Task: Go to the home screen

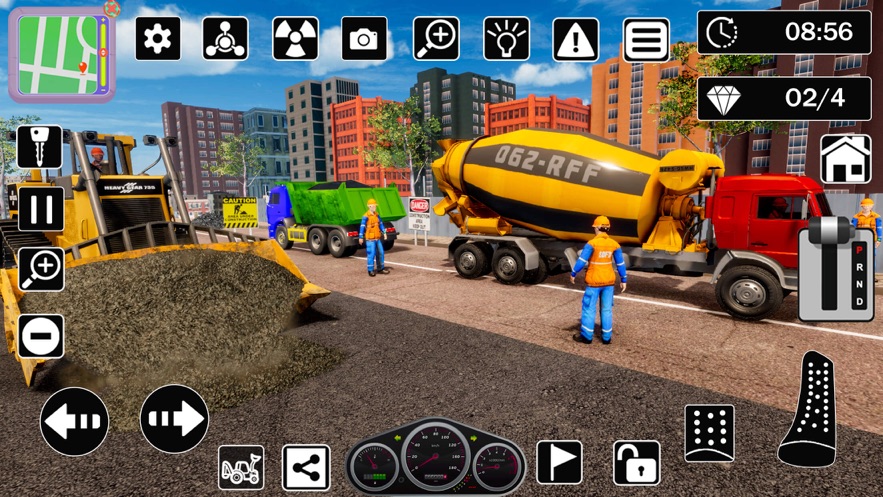Action: coord(845,159)
